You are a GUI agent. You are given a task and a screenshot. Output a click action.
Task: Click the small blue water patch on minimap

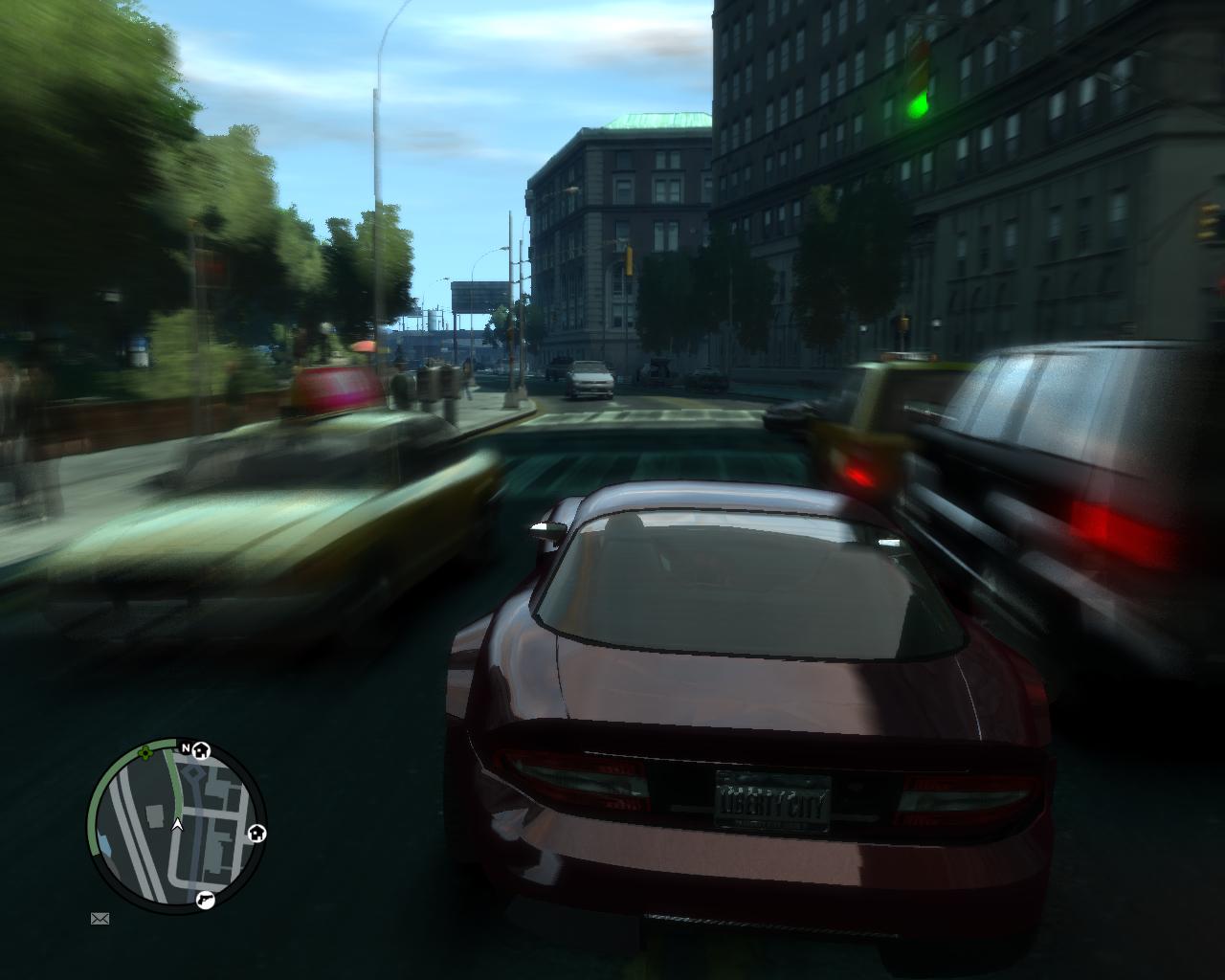[x=105, y=842]
